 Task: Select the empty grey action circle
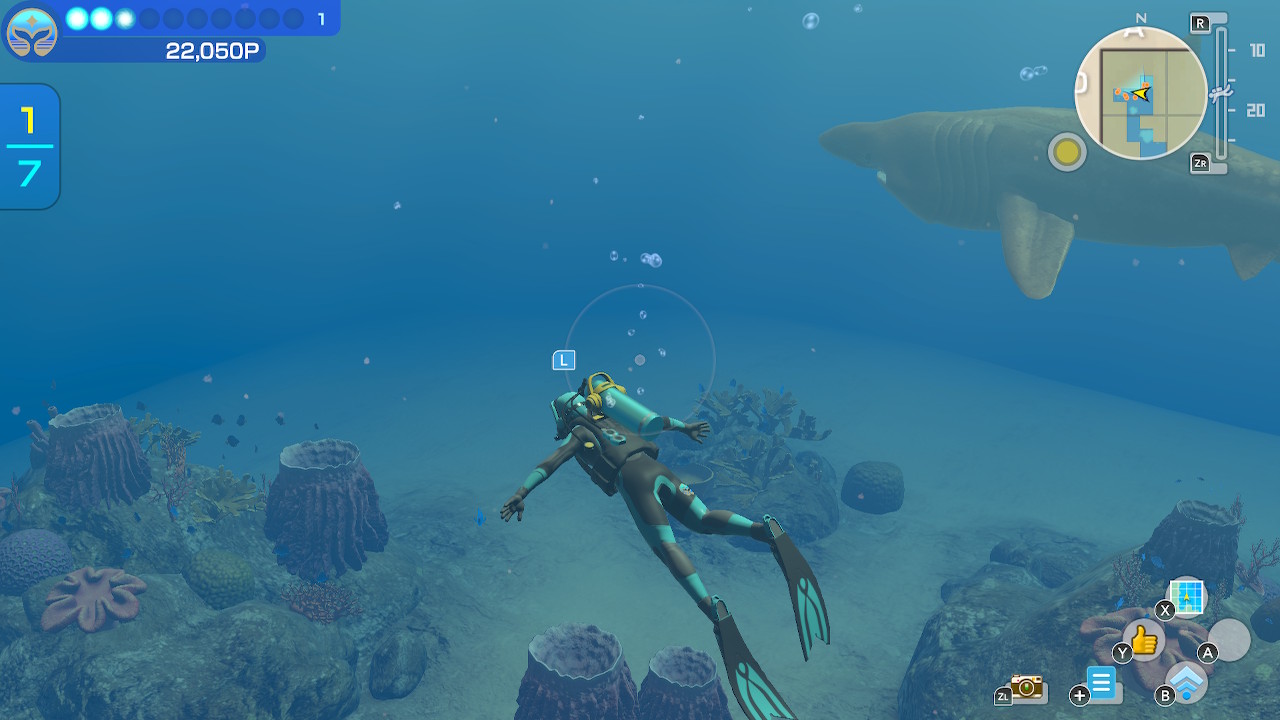(x=1230, y=640)
